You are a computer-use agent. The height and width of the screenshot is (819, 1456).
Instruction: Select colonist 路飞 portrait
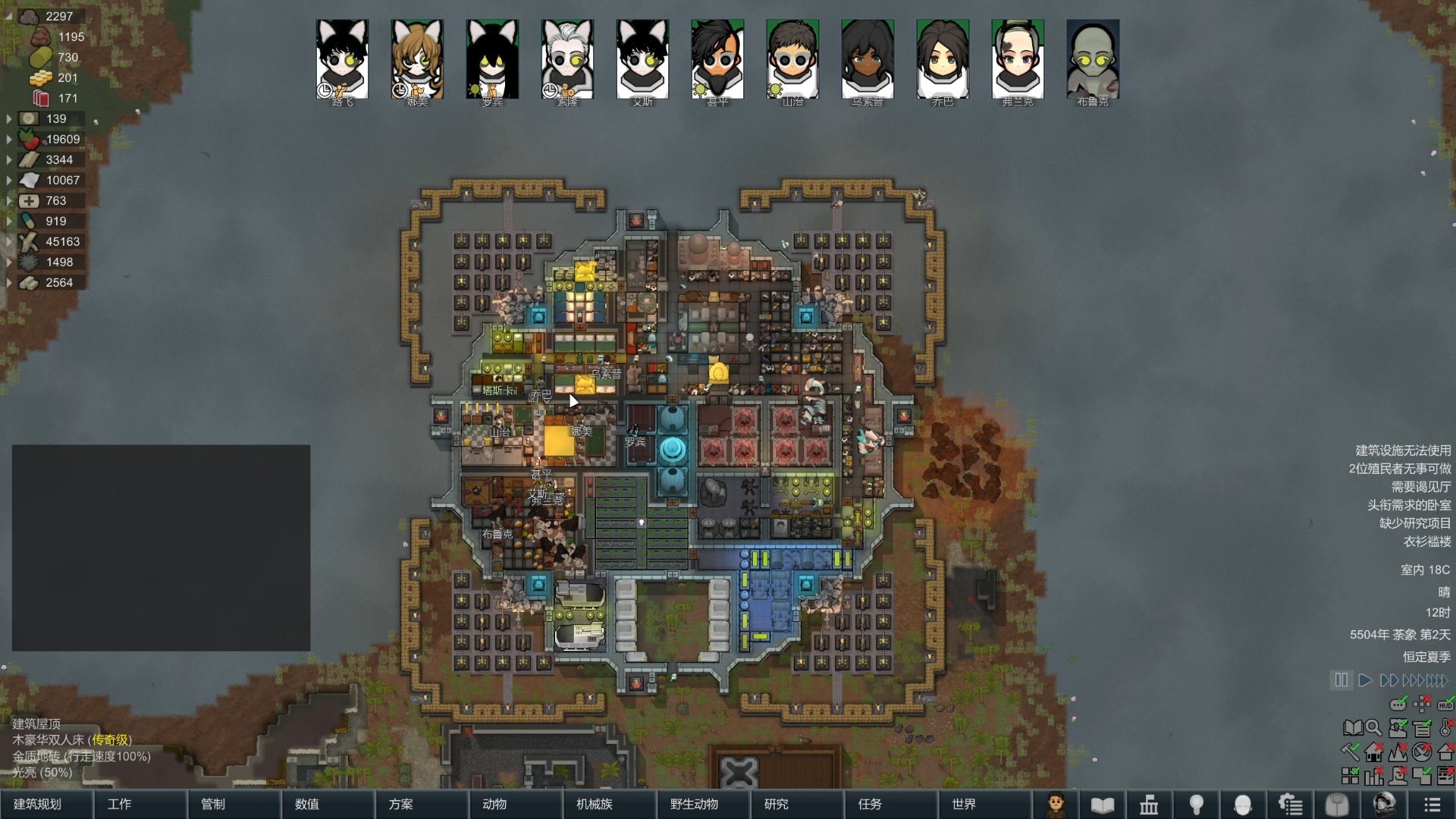coord(342,60)
